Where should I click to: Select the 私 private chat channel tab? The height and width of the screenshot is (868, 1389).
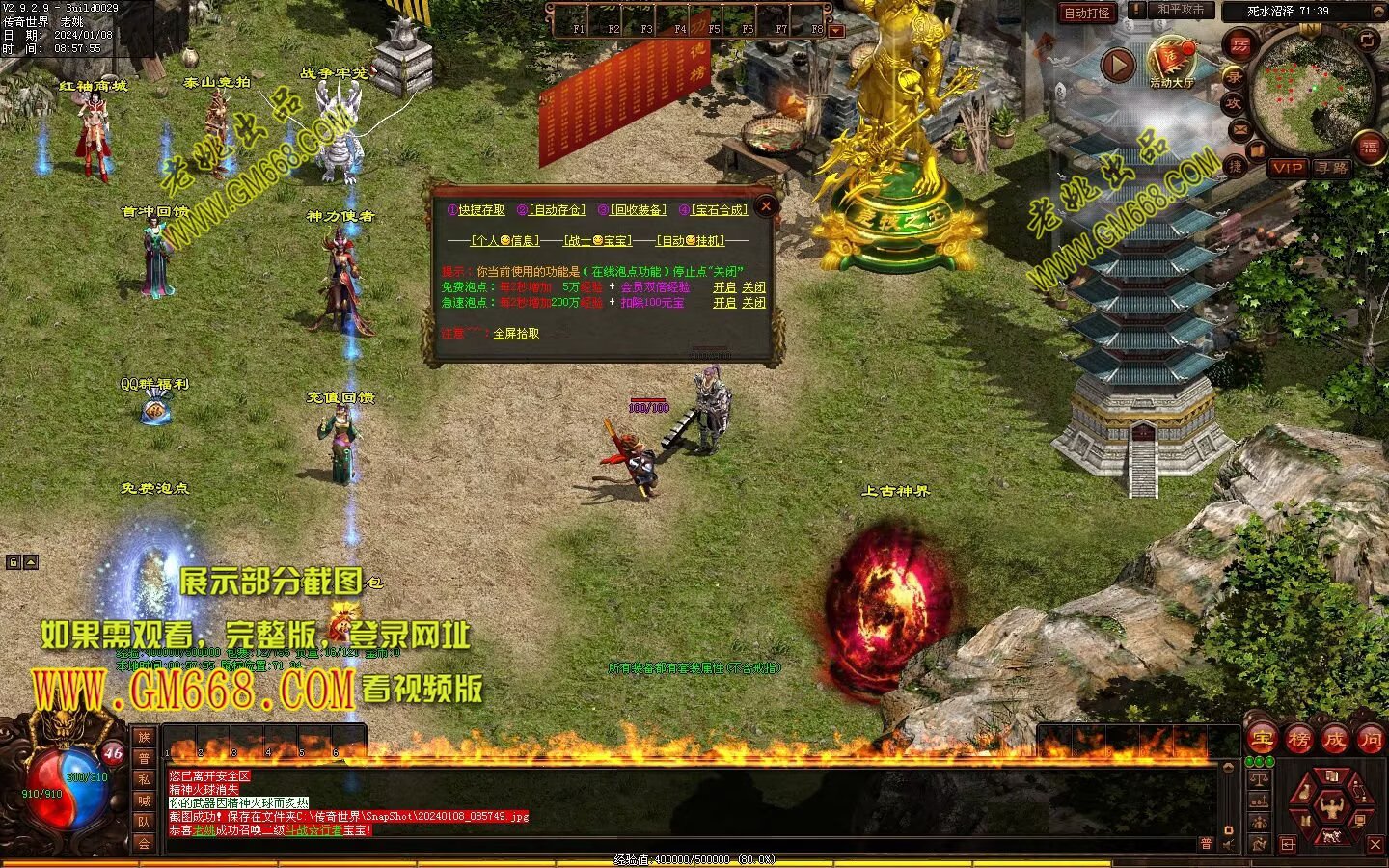(144, 779)
